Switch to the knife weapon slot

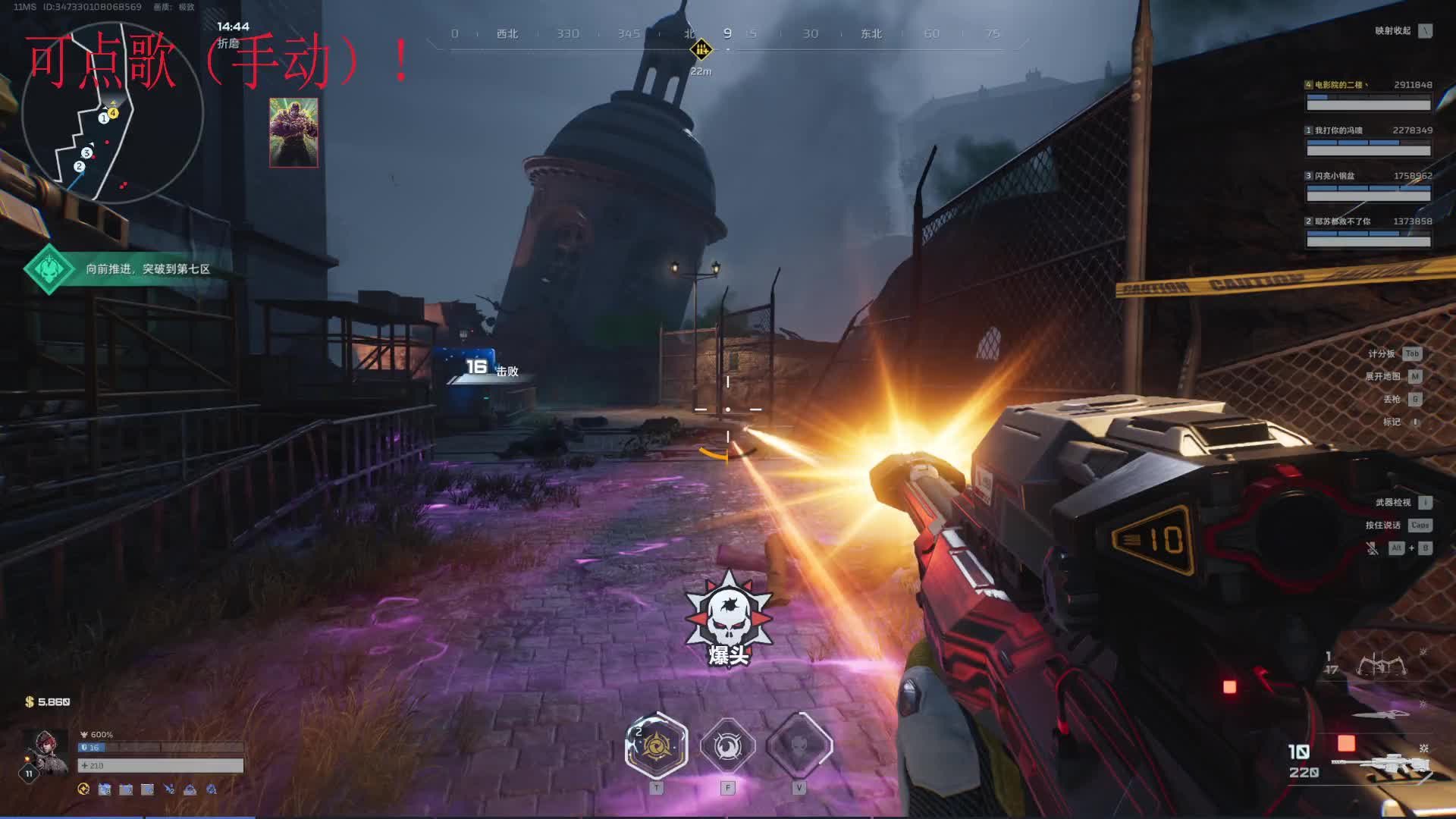click(x=1380, y=714)
